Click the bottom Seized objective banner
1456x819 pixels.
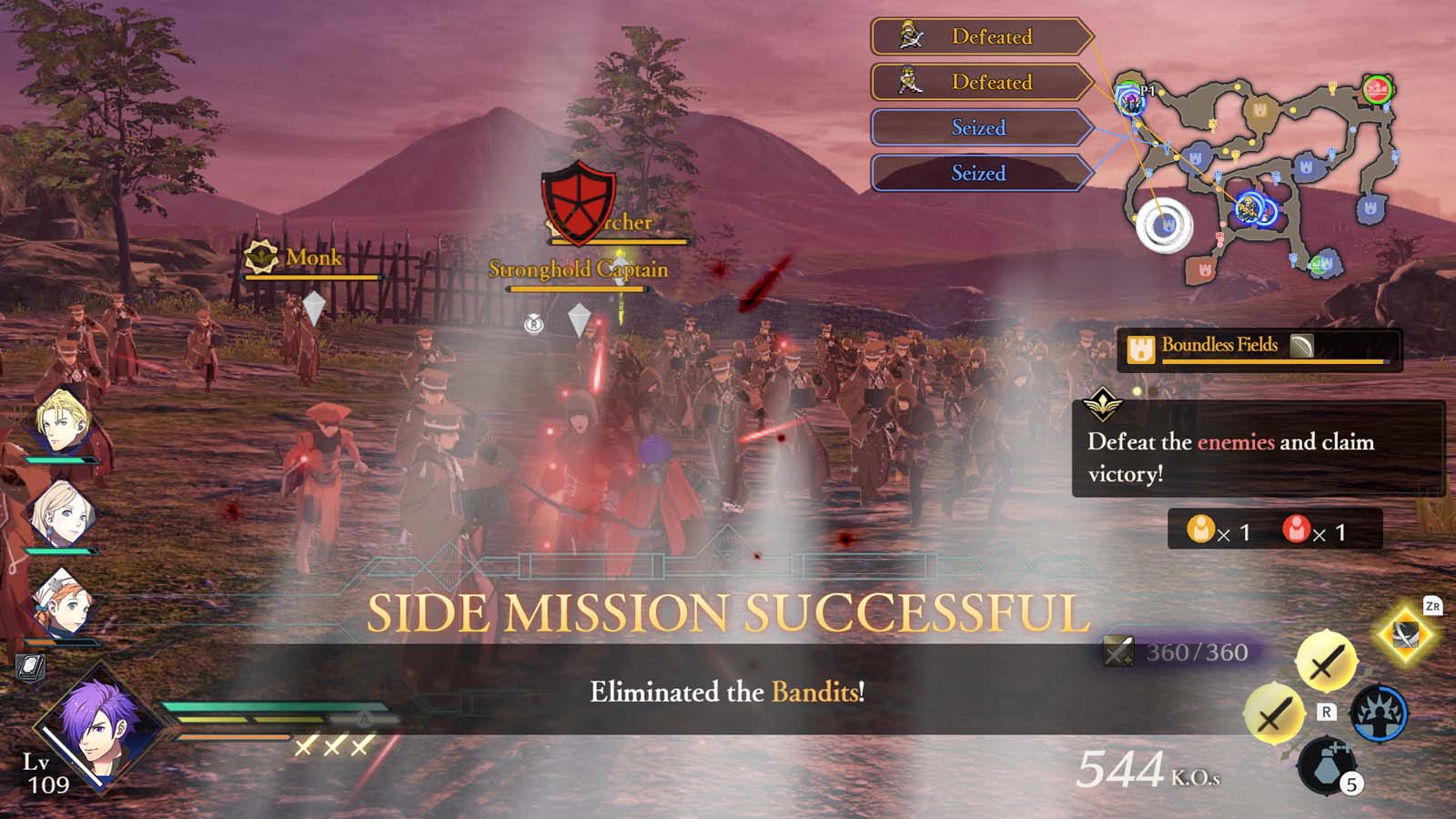978,173
